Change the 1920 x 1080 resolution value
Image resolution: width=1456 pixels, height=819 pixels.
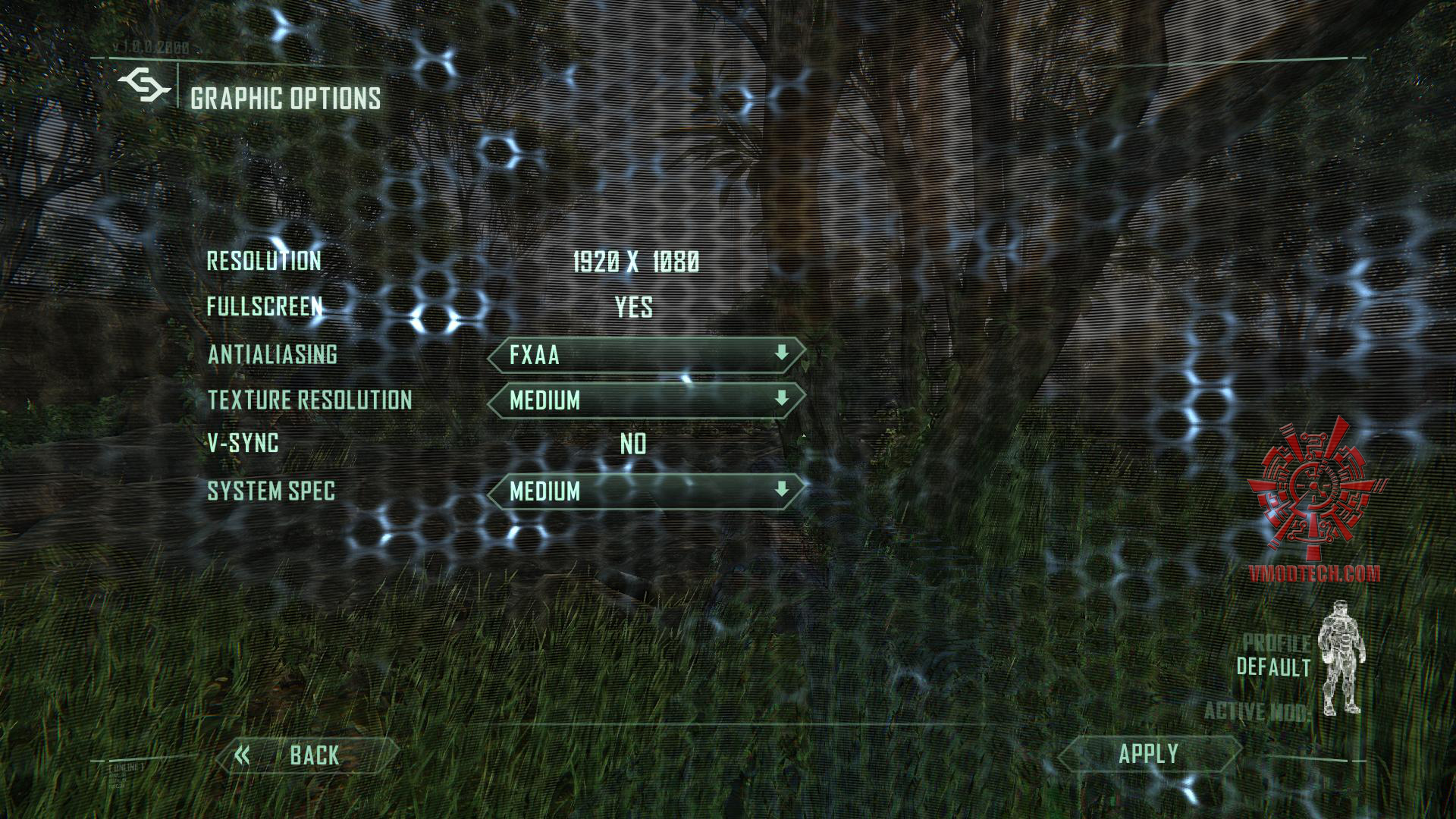click(635, 262)
